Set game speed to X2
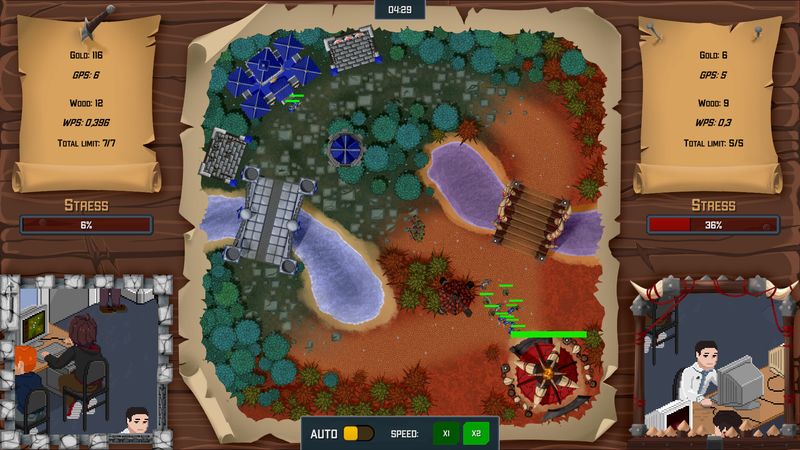The width and height of the screenshot is (800, 450). click(476, 434)
